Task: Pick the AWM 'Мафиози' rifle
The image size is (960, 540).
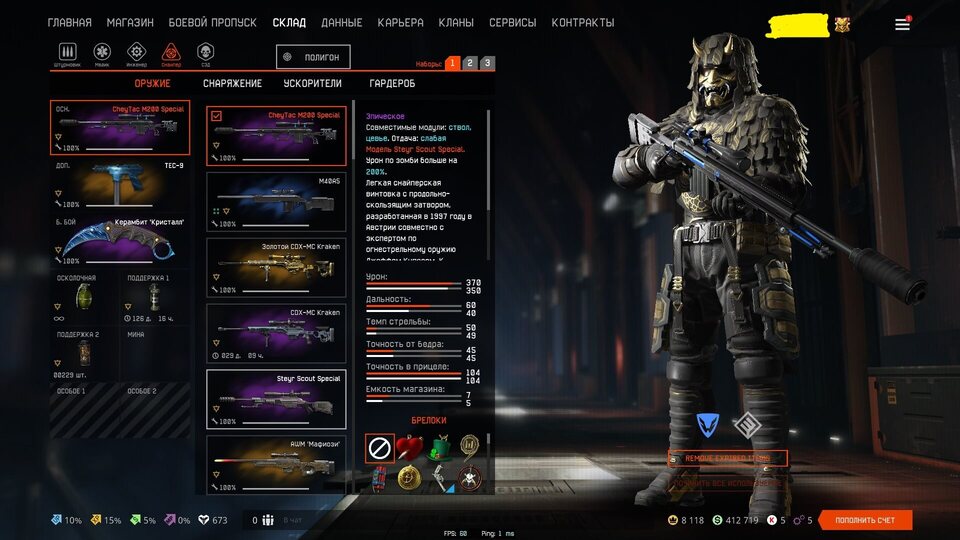Action: pos(276,463)
